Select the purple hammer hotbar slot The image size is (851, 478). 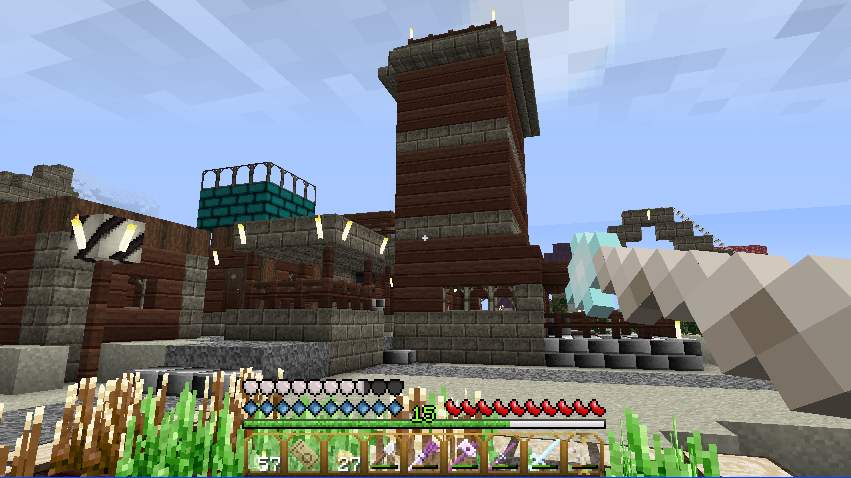464,454
